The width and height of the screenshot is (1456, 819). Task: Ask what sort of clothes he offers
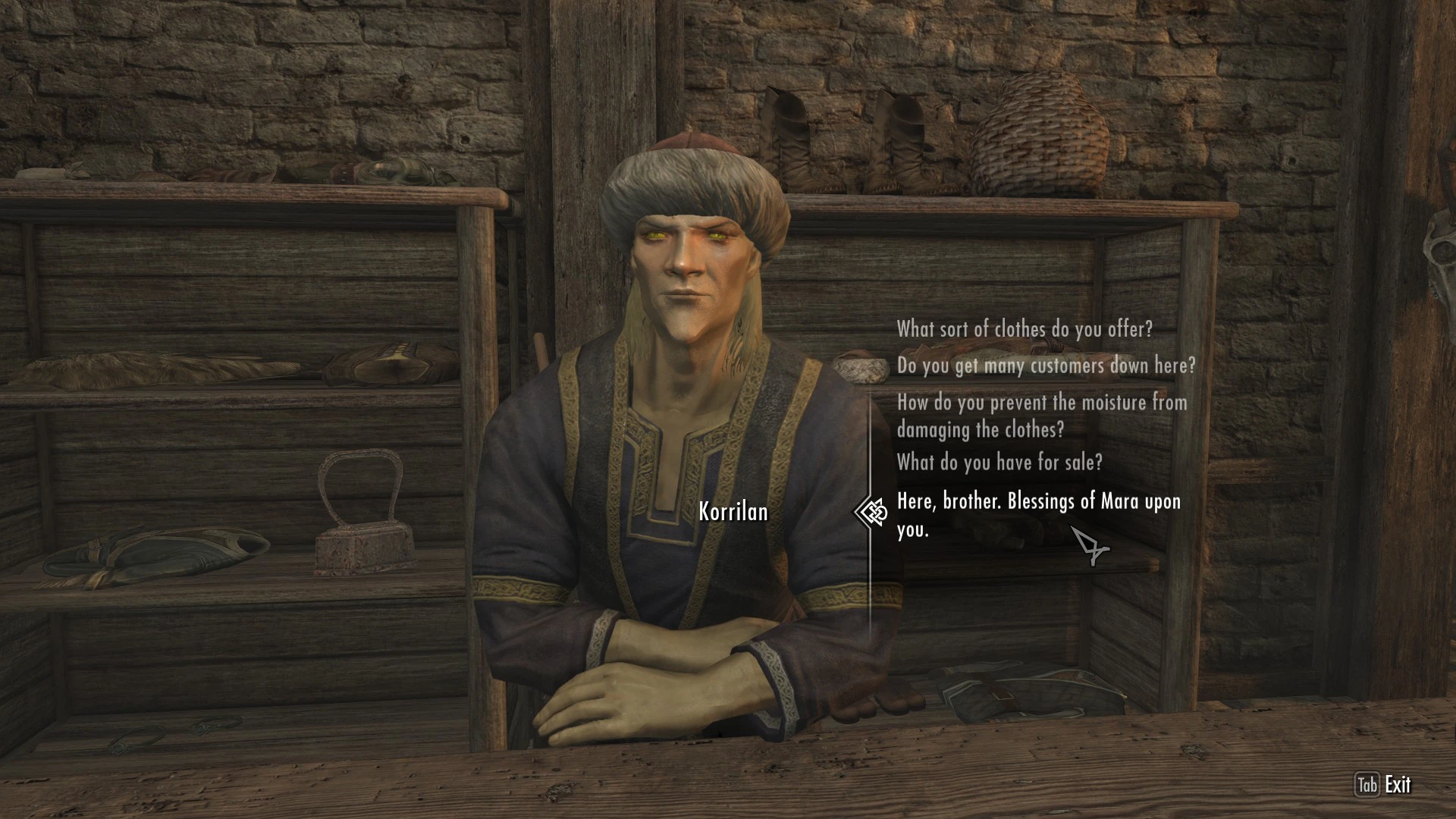[1025, 329]
